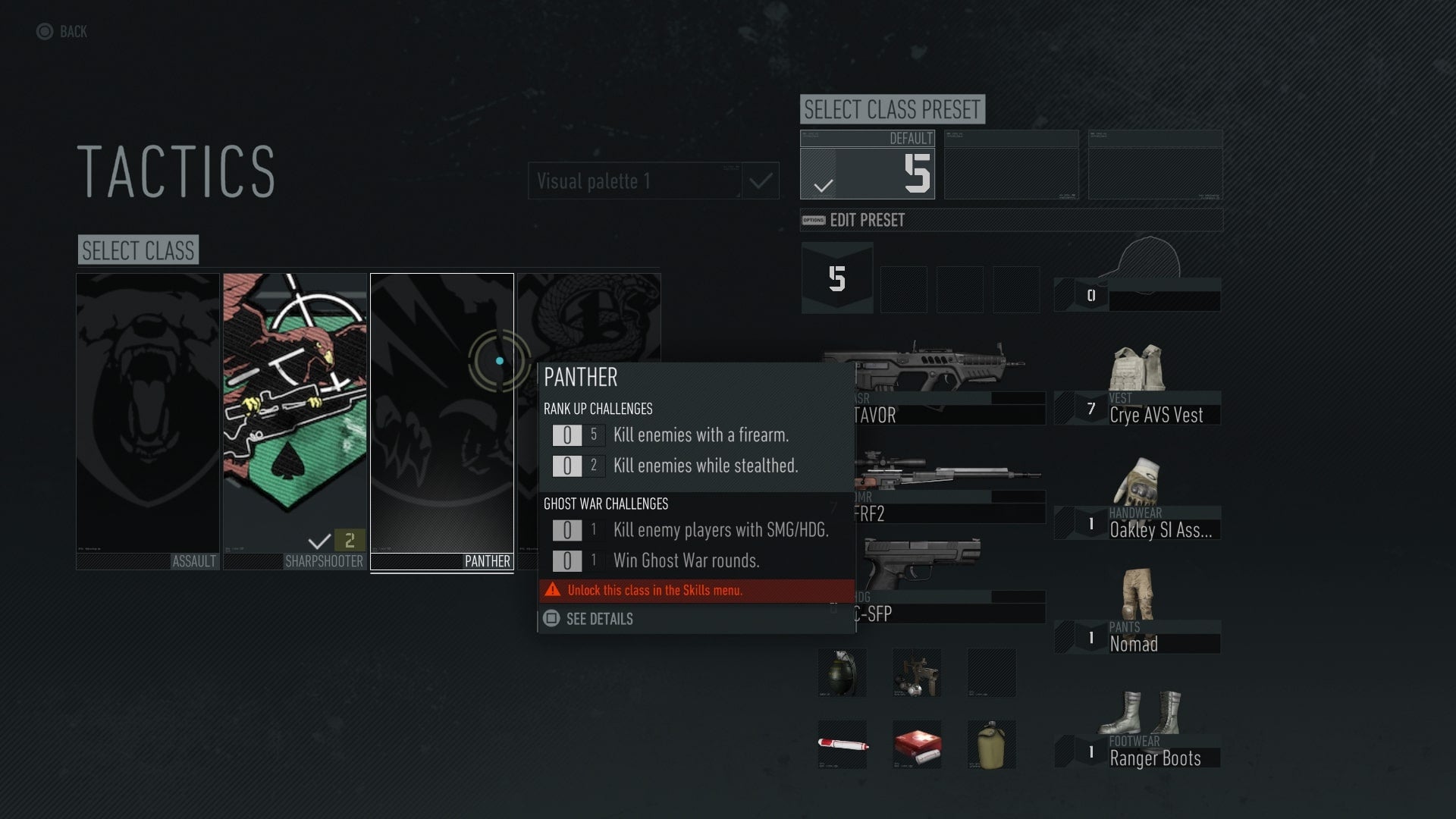Open the Visual palette 1 dropdown
The height and width of the screenshot is (819, 1456).
[x=635, y=180]
